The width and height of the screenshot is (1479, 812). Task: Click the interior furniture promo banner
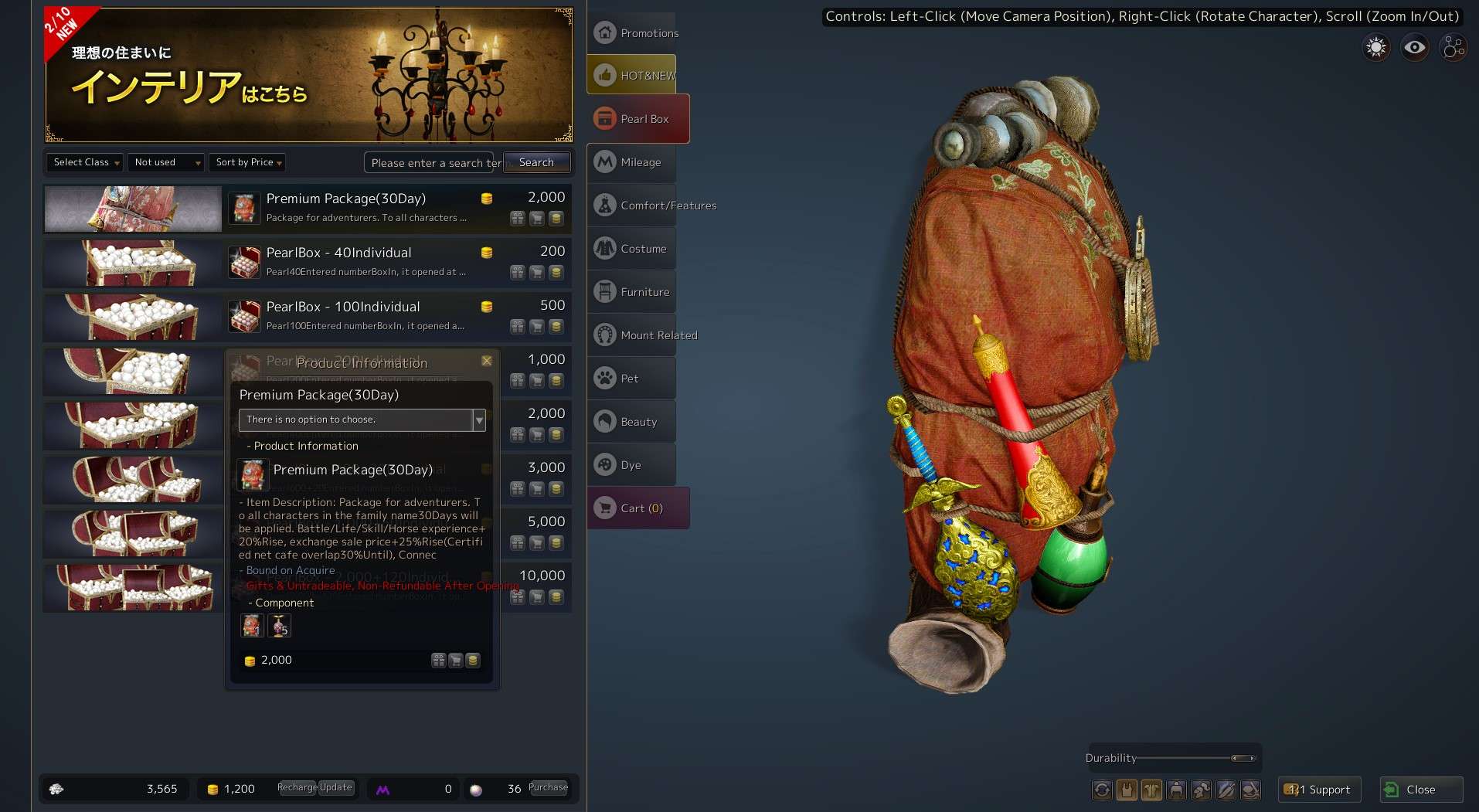(x=309, y=75)
